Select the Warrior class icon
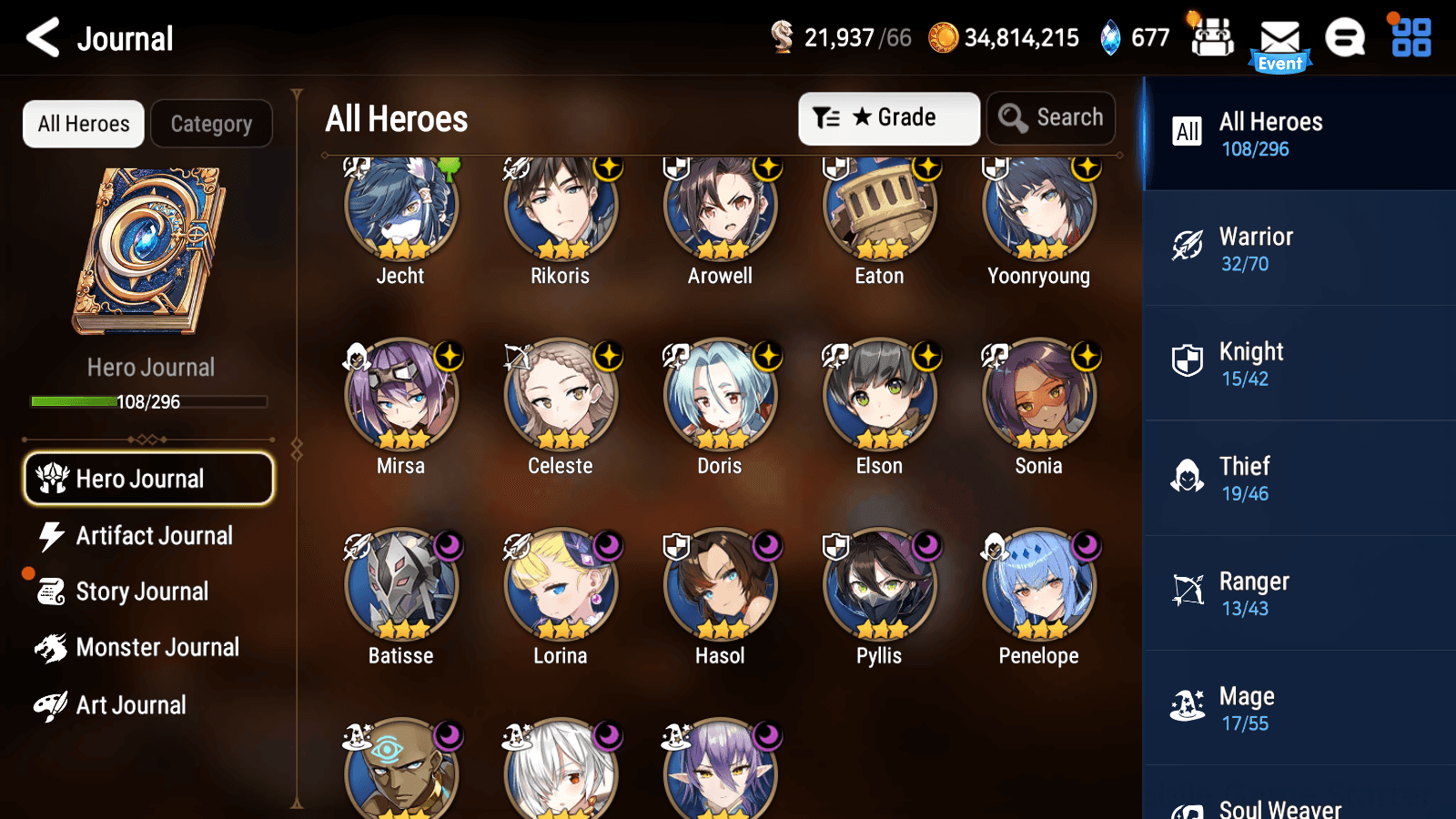Image resolution: width=1456 pixels, height=819 pixels. tap(1187, 247)
